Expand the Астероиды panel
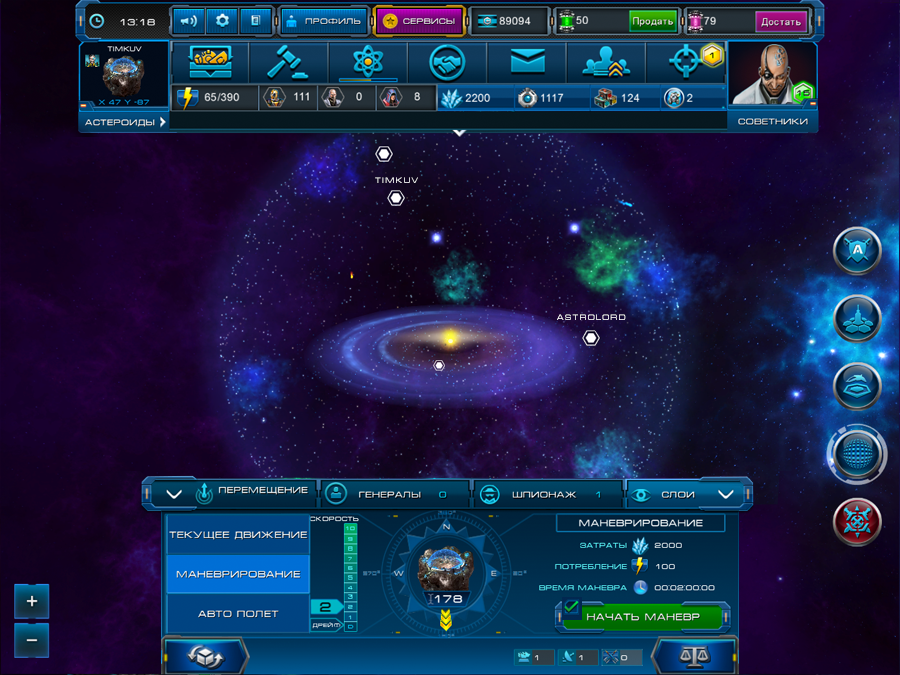The width and height of the screenshot is (900, 675). tap(124, 122)
